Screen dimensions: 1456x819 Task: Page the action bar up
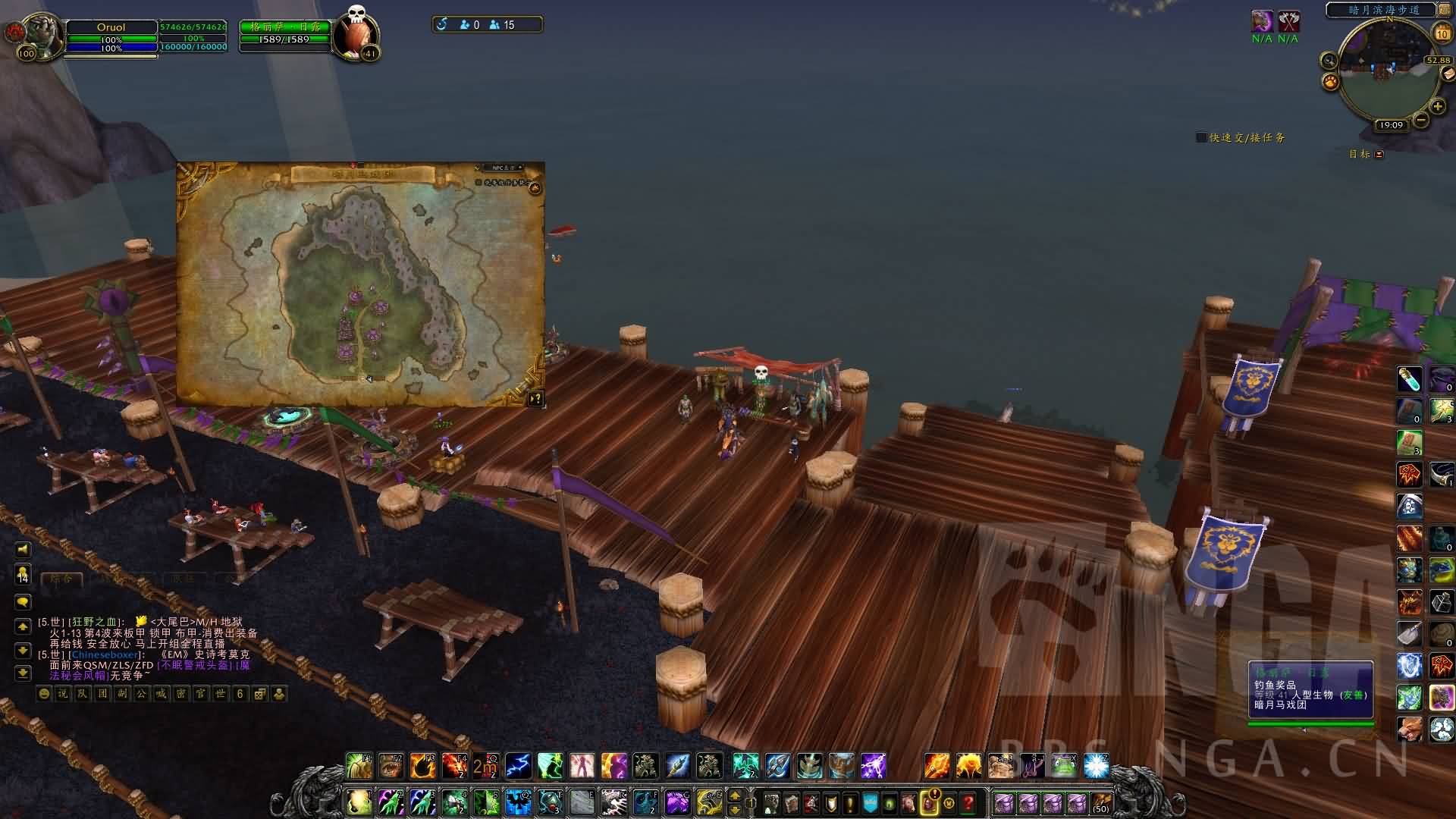pos(734,795)
